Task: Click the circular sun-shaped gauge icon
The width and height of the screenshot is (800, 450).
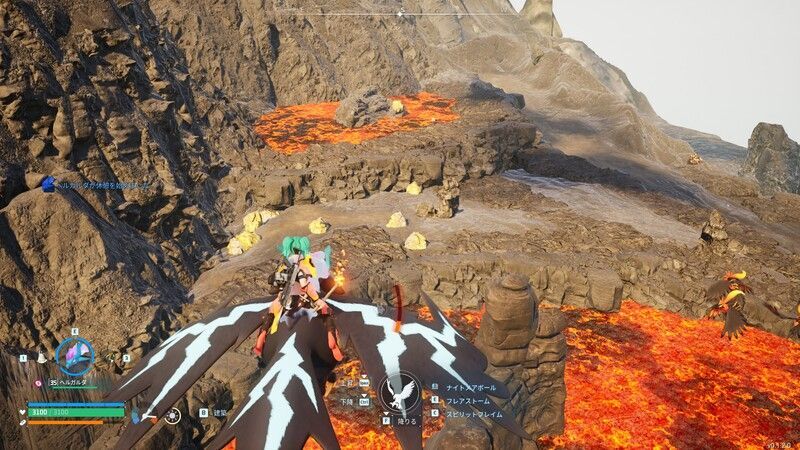Action: pyautogui.click(x=173, y=414)
